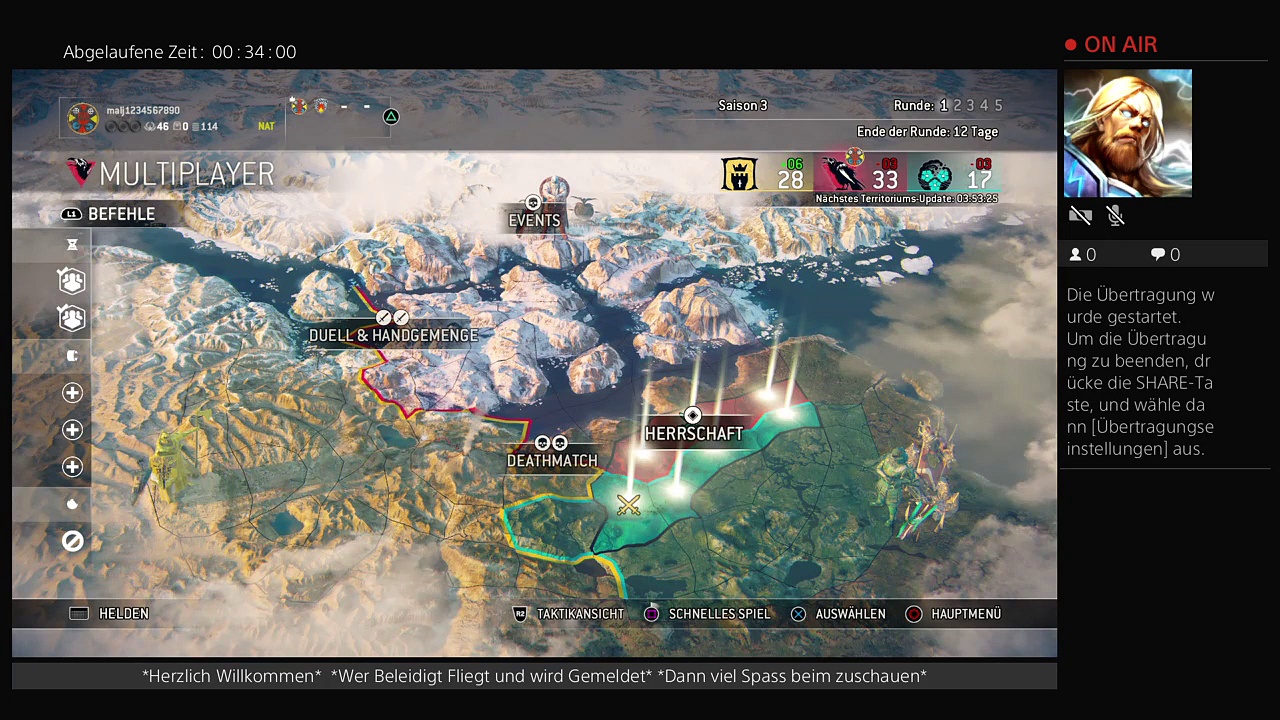Choose the Deathmatch game mode
This screenshot has width=1280, height=720.
(x=552, y=460)
